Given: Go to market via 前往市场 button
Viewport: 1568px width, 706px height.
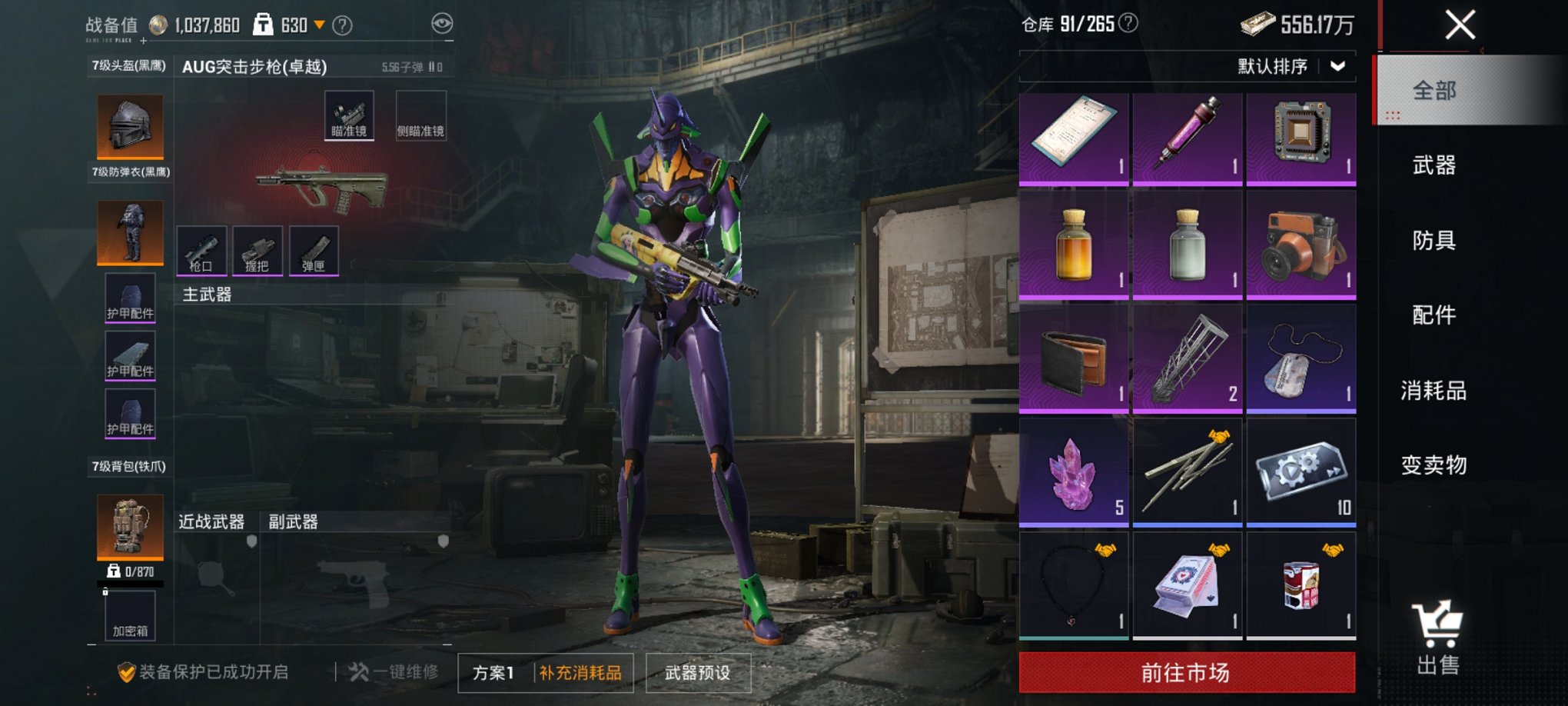Looking at the screenshot, I should point(1186,673).
